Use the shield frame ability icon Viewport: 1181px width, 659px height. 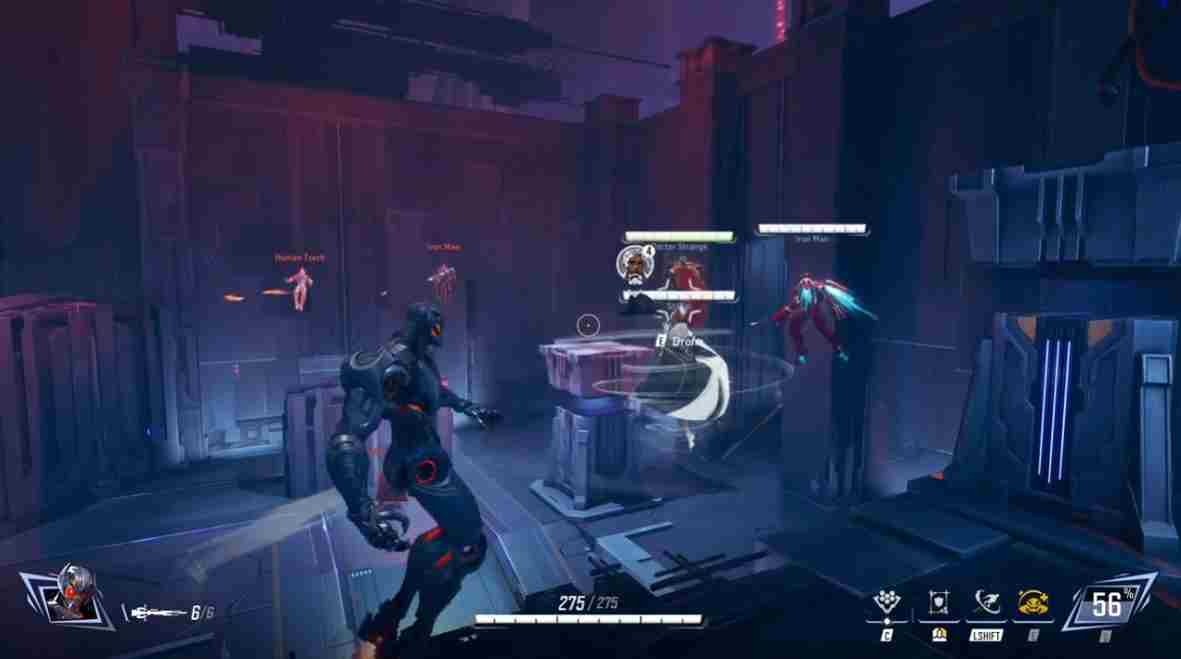click(938, 603)
